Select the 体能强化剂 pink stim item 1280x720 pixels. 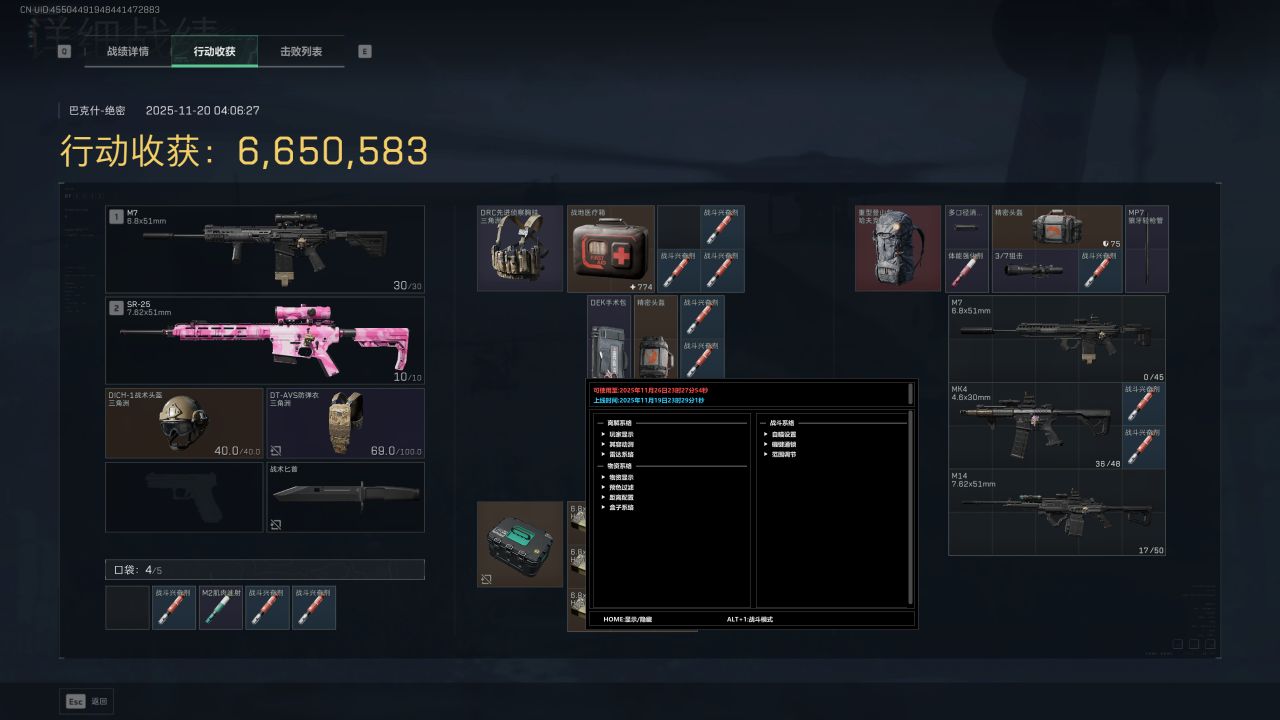click(967, 271)
